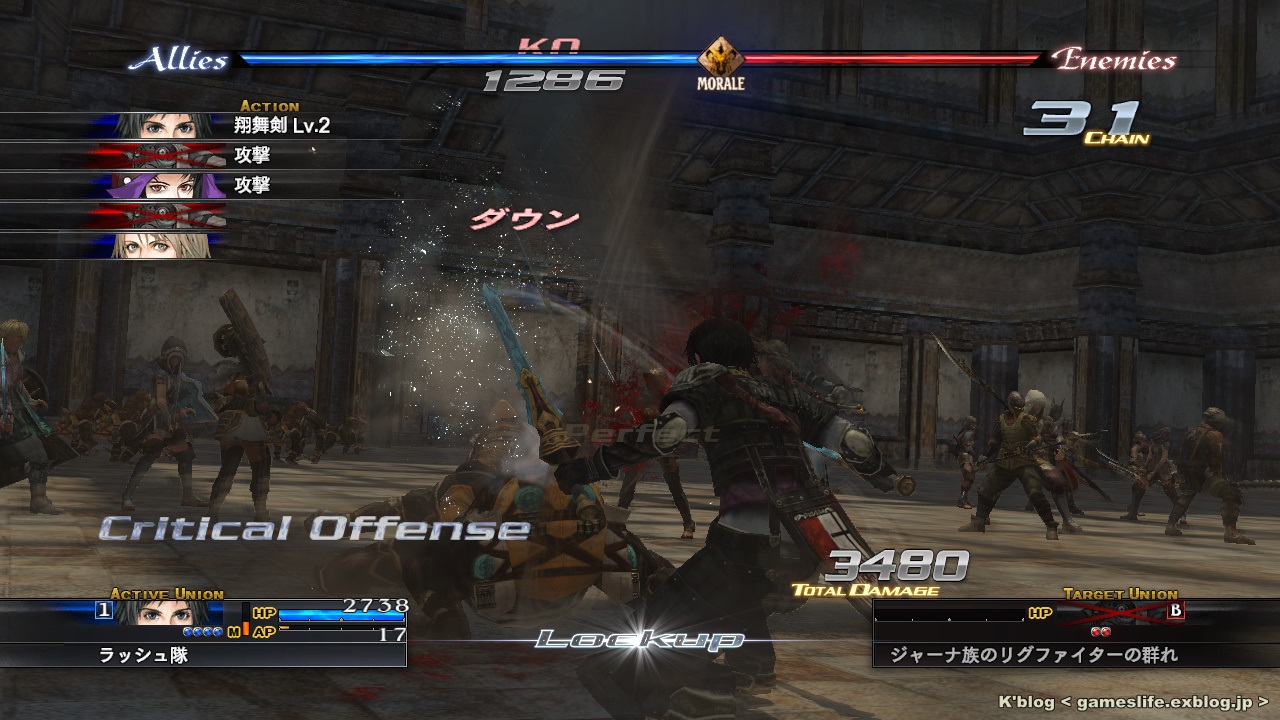Select the ラッシュ隊 active union name bar

click(x=203, y=656)
